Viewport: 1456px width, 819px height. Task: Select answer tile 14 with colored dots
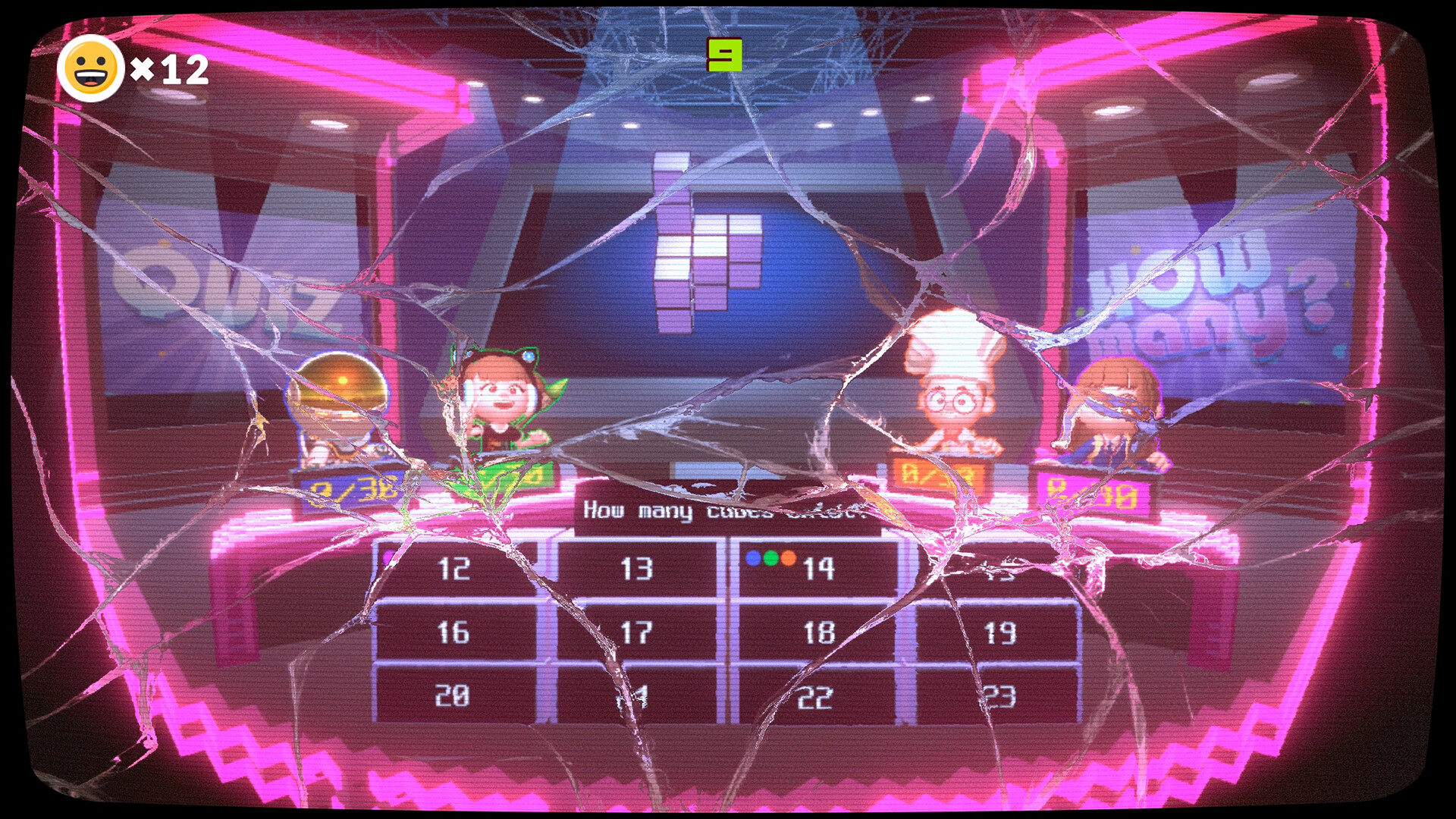pyautogui.click(x=819, y=566)
